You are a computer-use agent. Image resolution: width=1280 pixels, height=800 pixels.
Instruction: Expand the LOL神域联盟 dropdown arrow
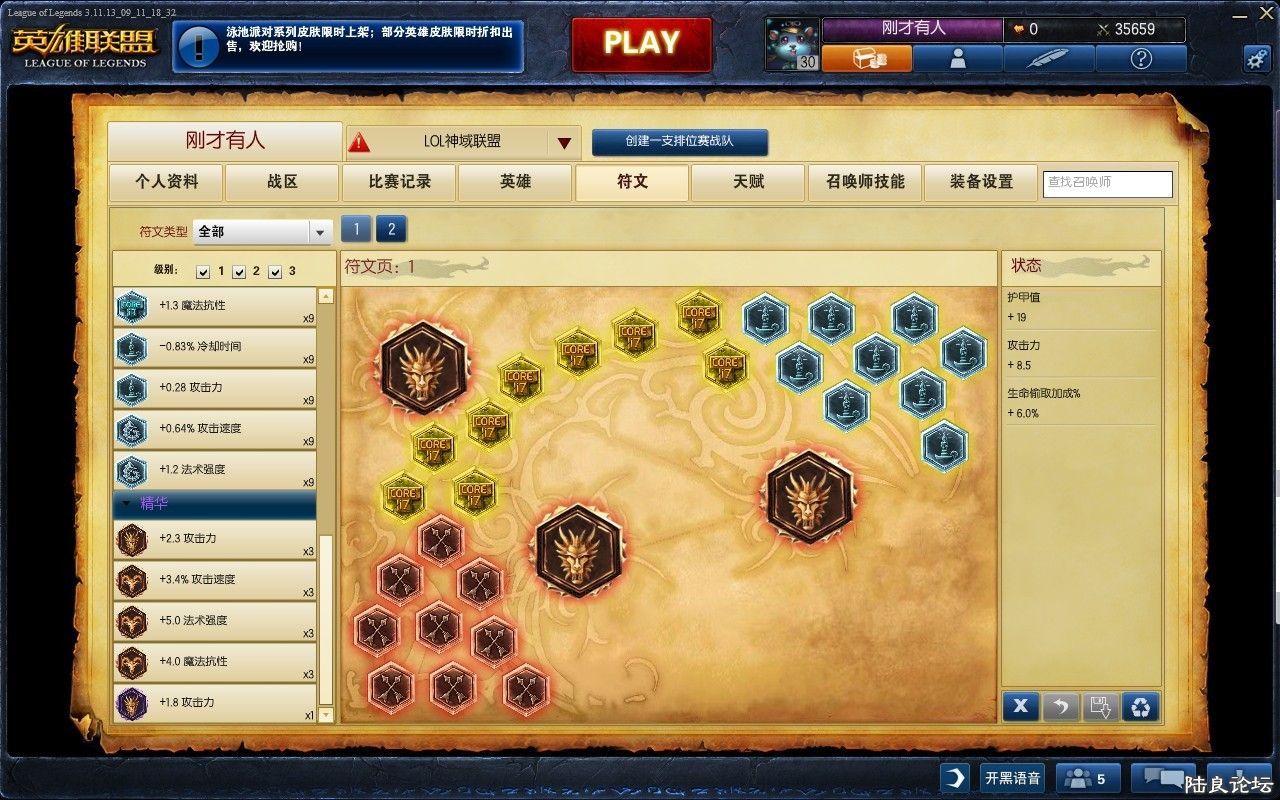563,142
